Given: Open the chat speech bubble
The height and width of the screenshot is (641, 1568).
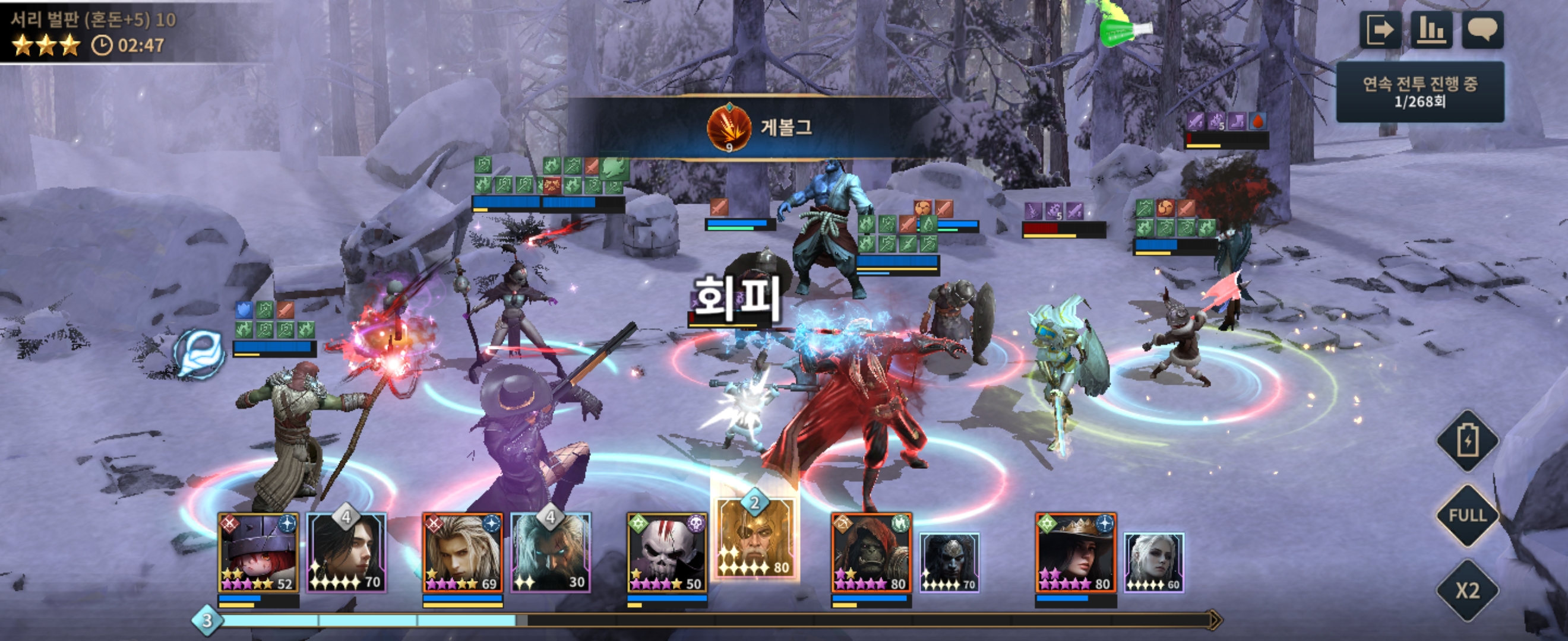Looking at the screenshot, I should (x=1483, y=29).
